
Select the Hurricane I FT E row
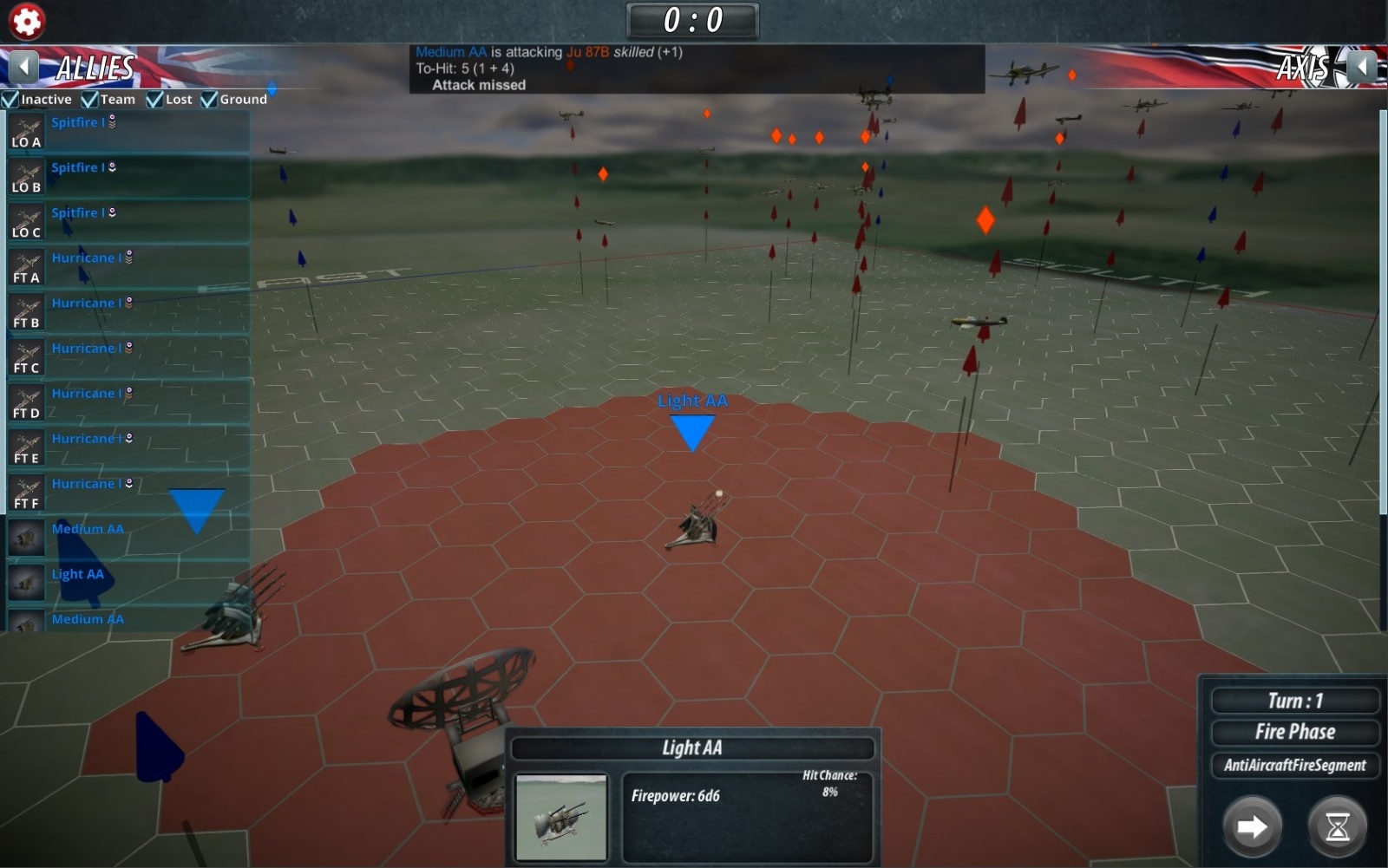pyautogui.click(x=128, y=447)
